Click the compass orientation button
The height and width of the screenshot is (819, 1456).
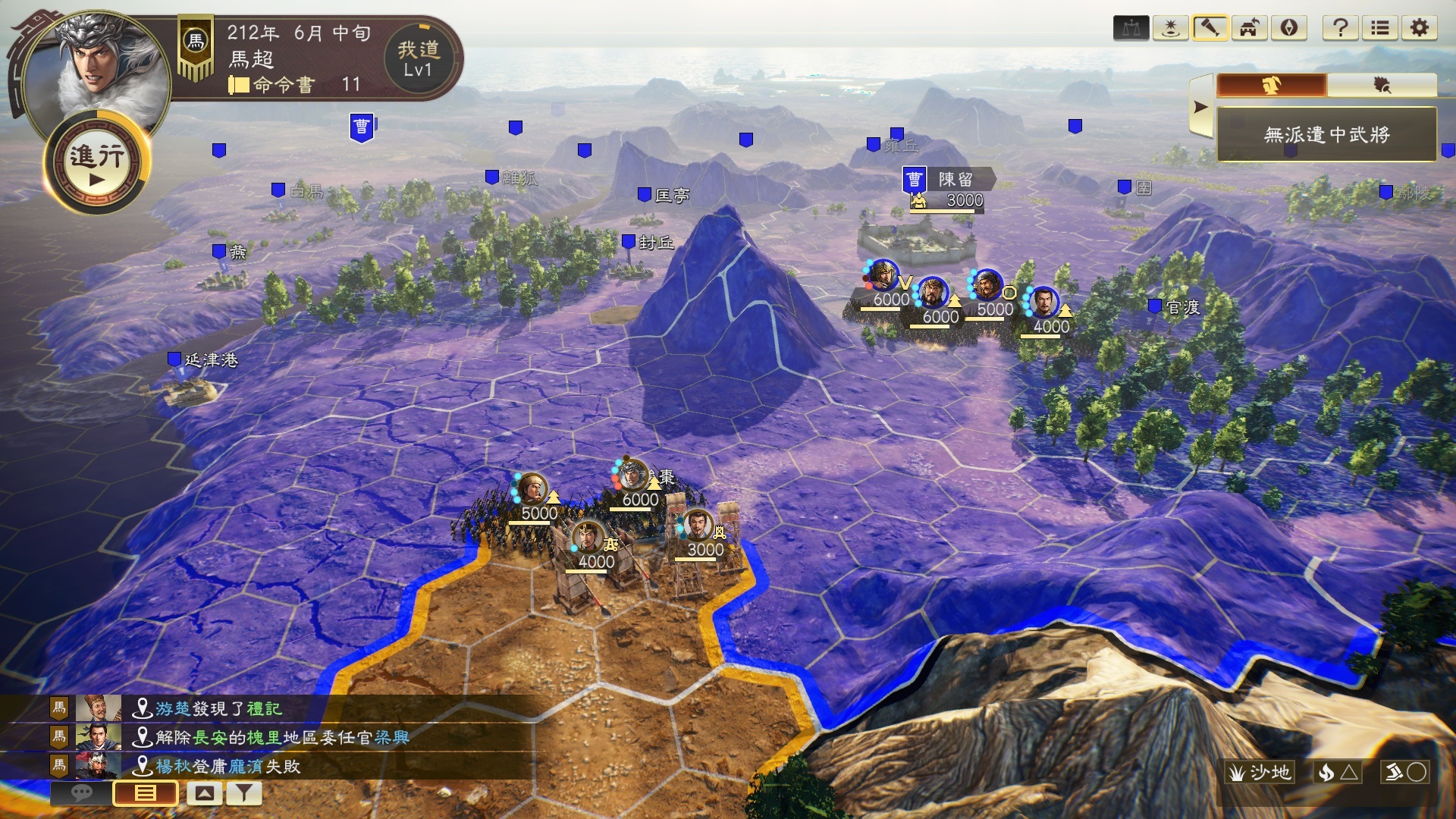tap(1288, 29)
